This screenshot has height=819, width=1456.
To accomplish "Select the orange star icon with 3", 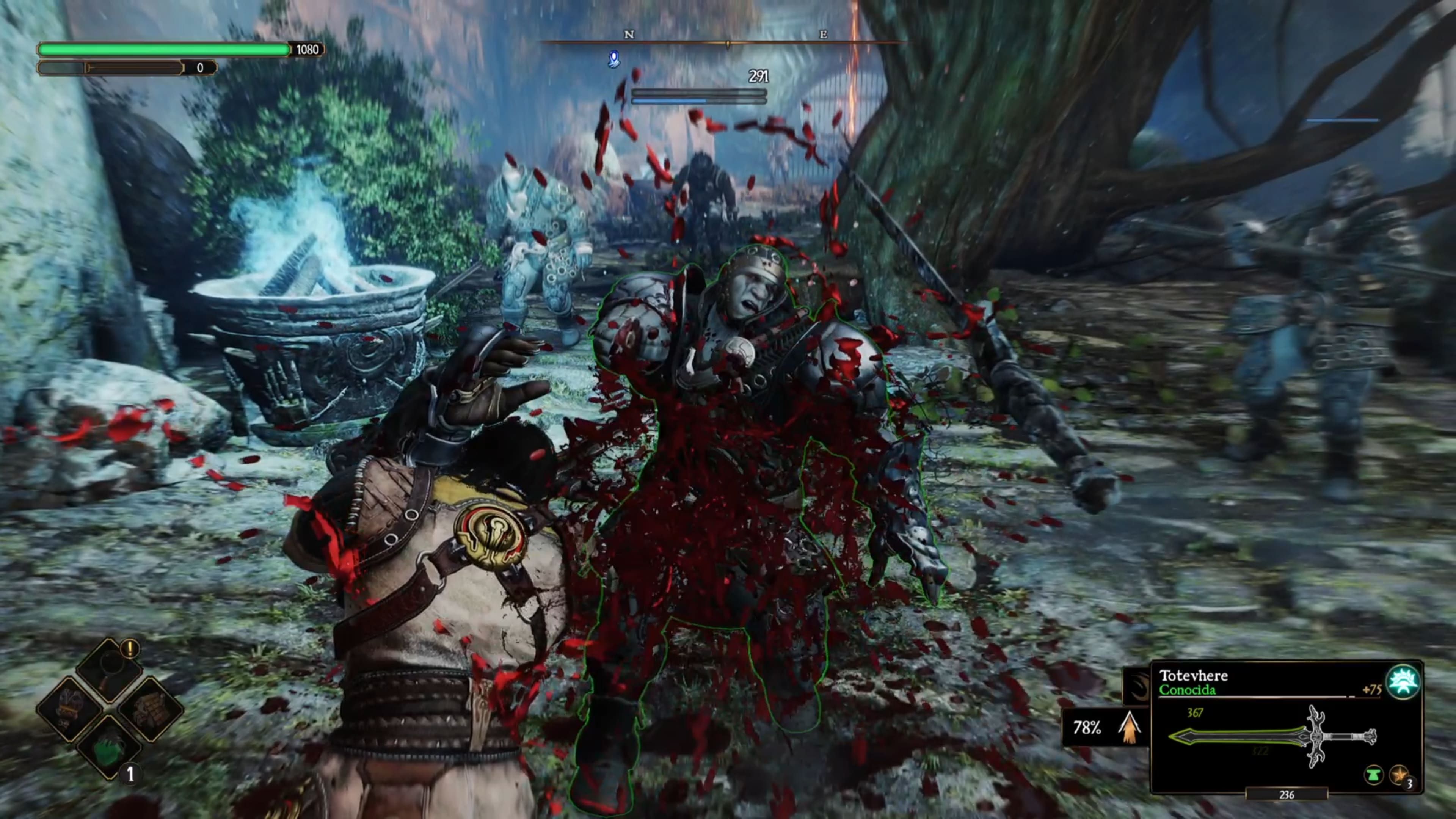I will (1400, 775).
